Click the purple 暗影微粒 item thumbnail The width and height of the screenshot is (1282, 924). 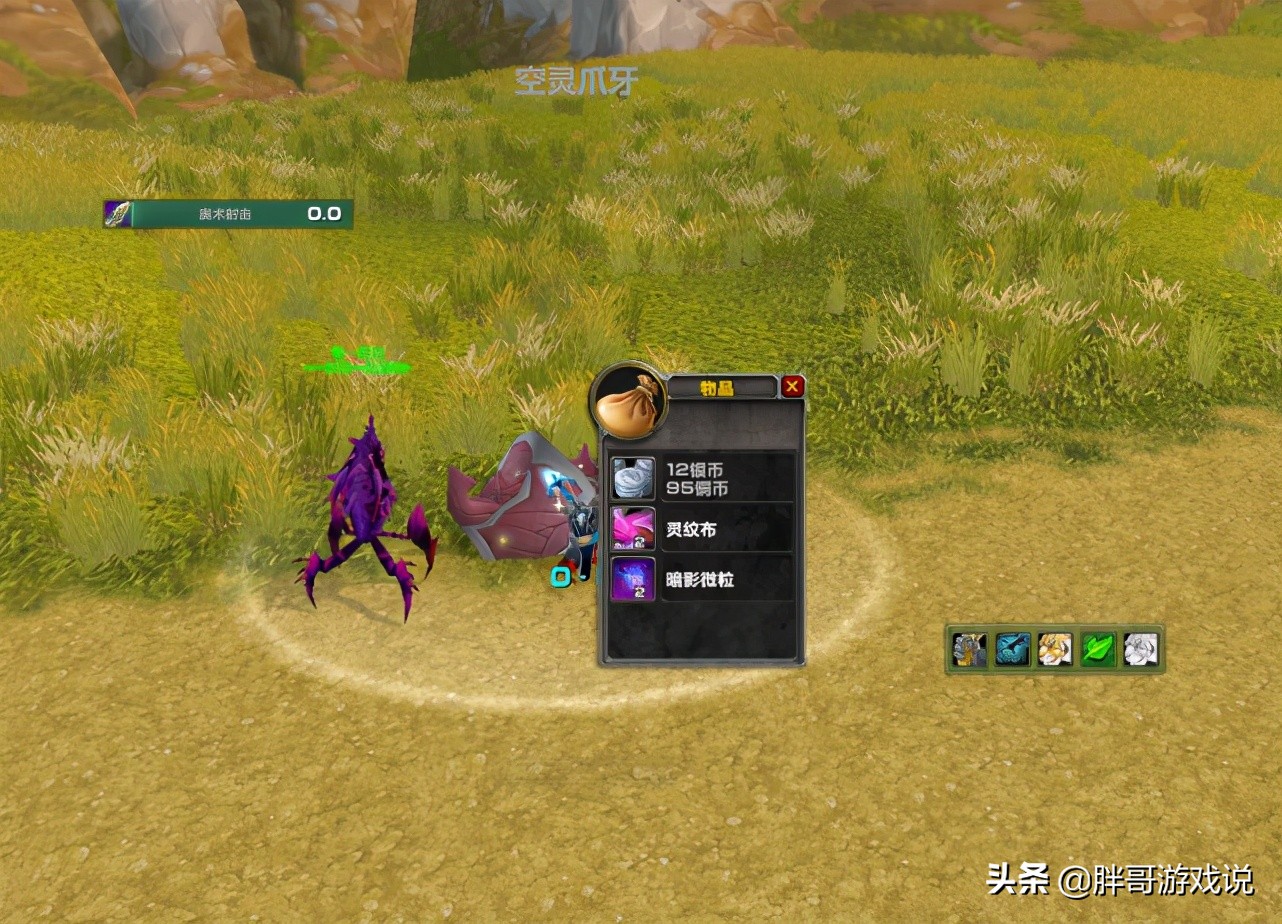[x=632, y=578]
